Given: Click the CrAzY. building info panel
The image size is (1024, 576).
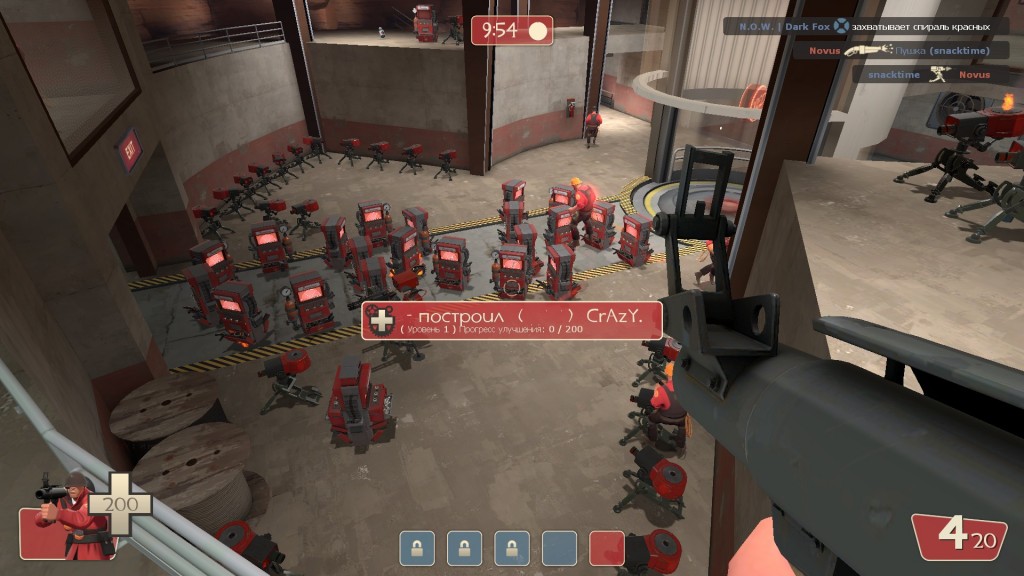Looking at the screenshot, I should click(512, 320).
